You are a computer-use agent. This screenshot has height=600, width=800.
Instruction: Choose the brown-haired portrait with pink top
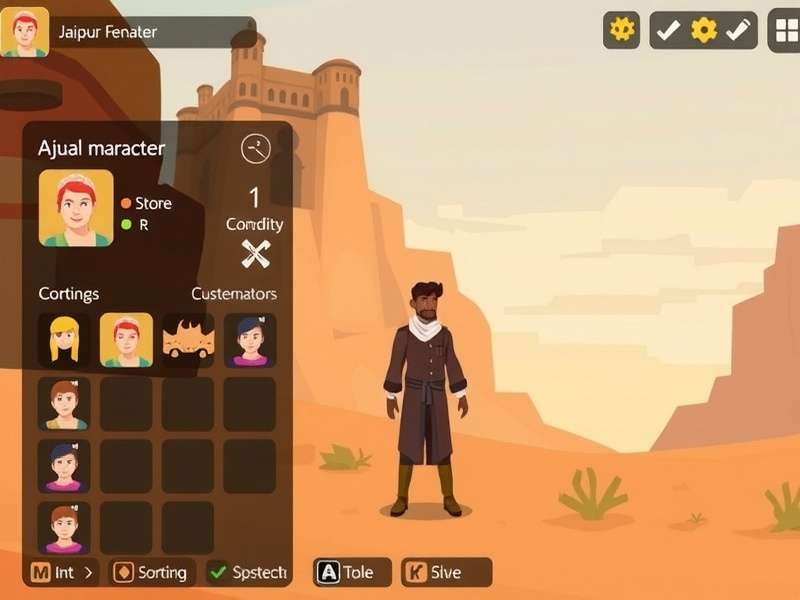click(x=64, y=527)
